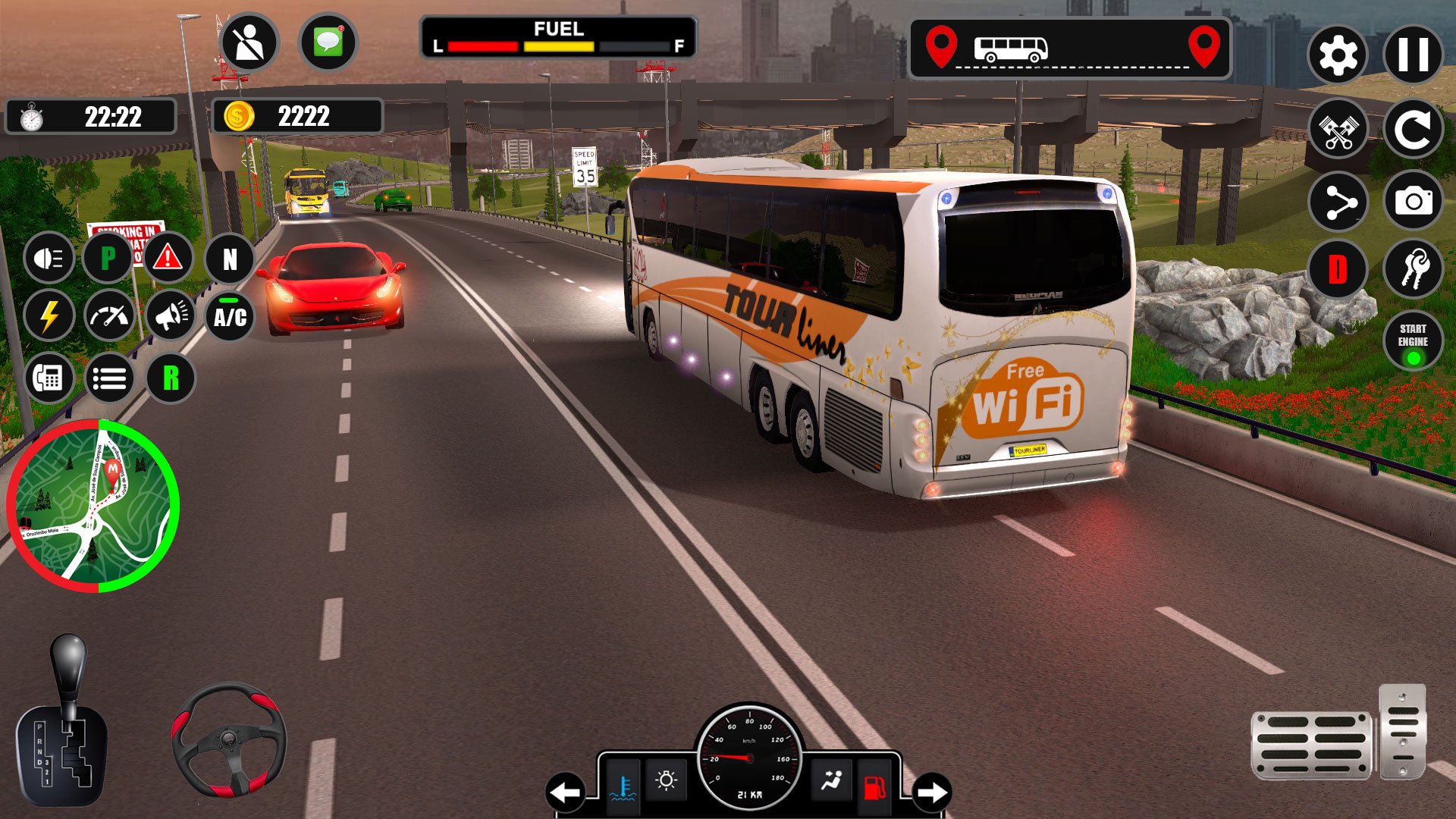Hit the Start Engine button
This screenshot has height=819, width=1456.
[1413, 340]
